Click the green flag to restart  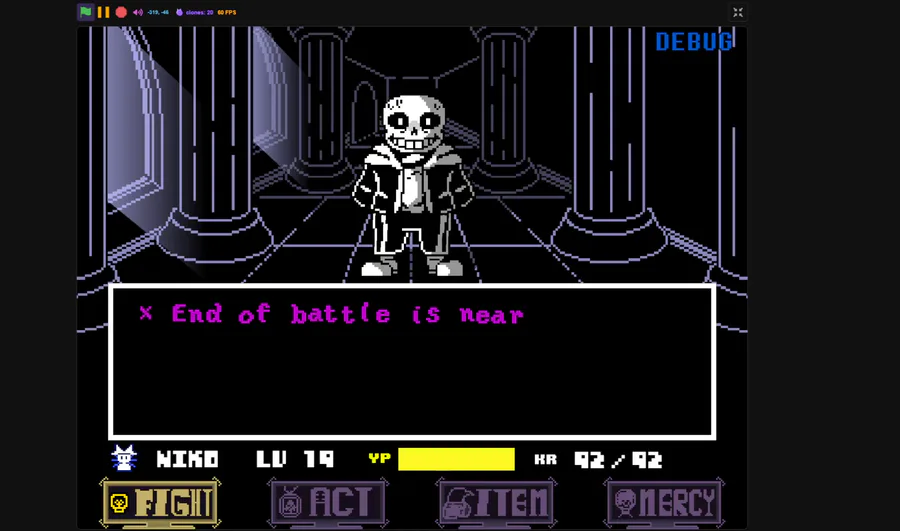[x=86, y=12]
